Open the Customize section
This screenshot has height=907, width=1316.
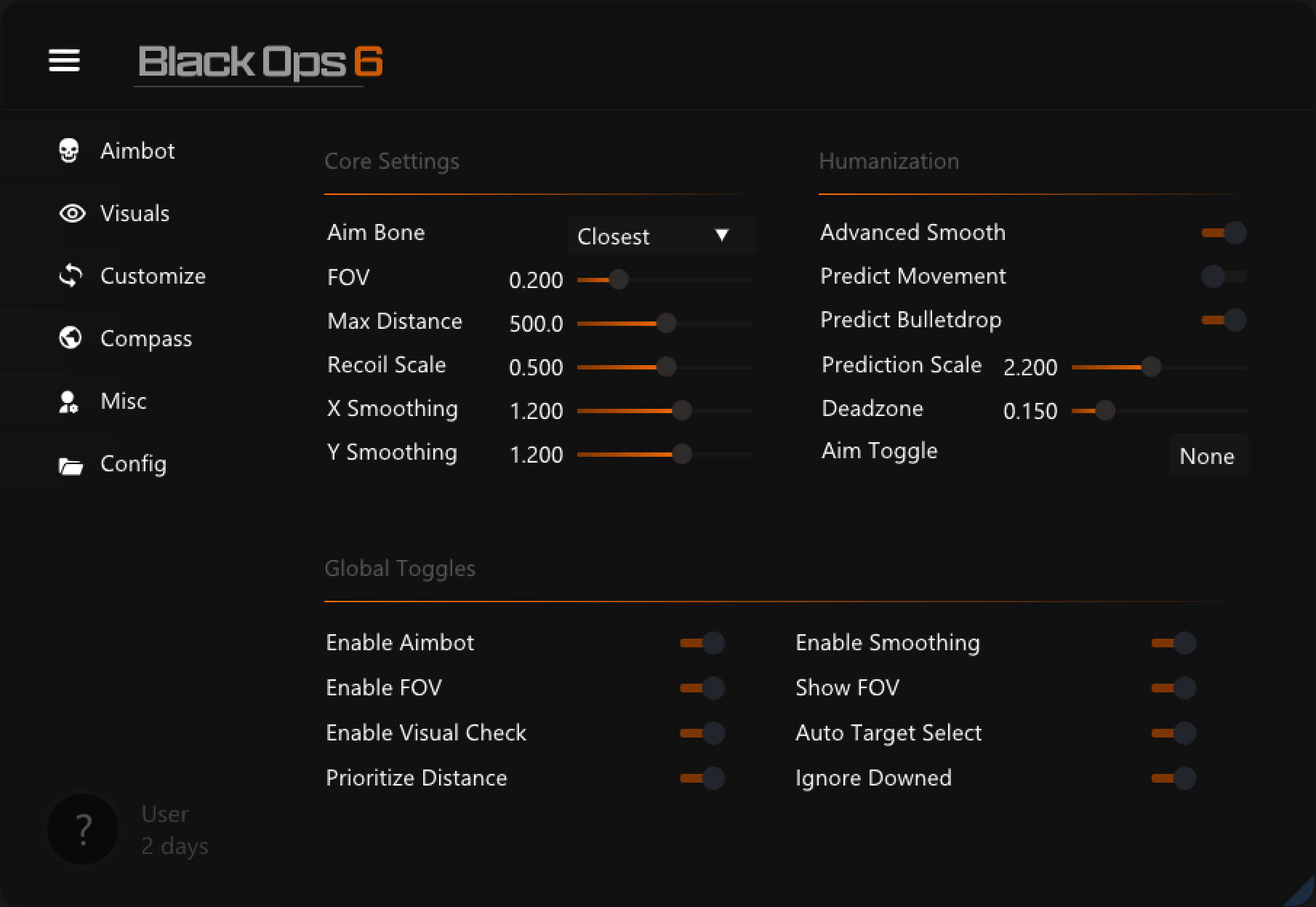pos(152,276)
